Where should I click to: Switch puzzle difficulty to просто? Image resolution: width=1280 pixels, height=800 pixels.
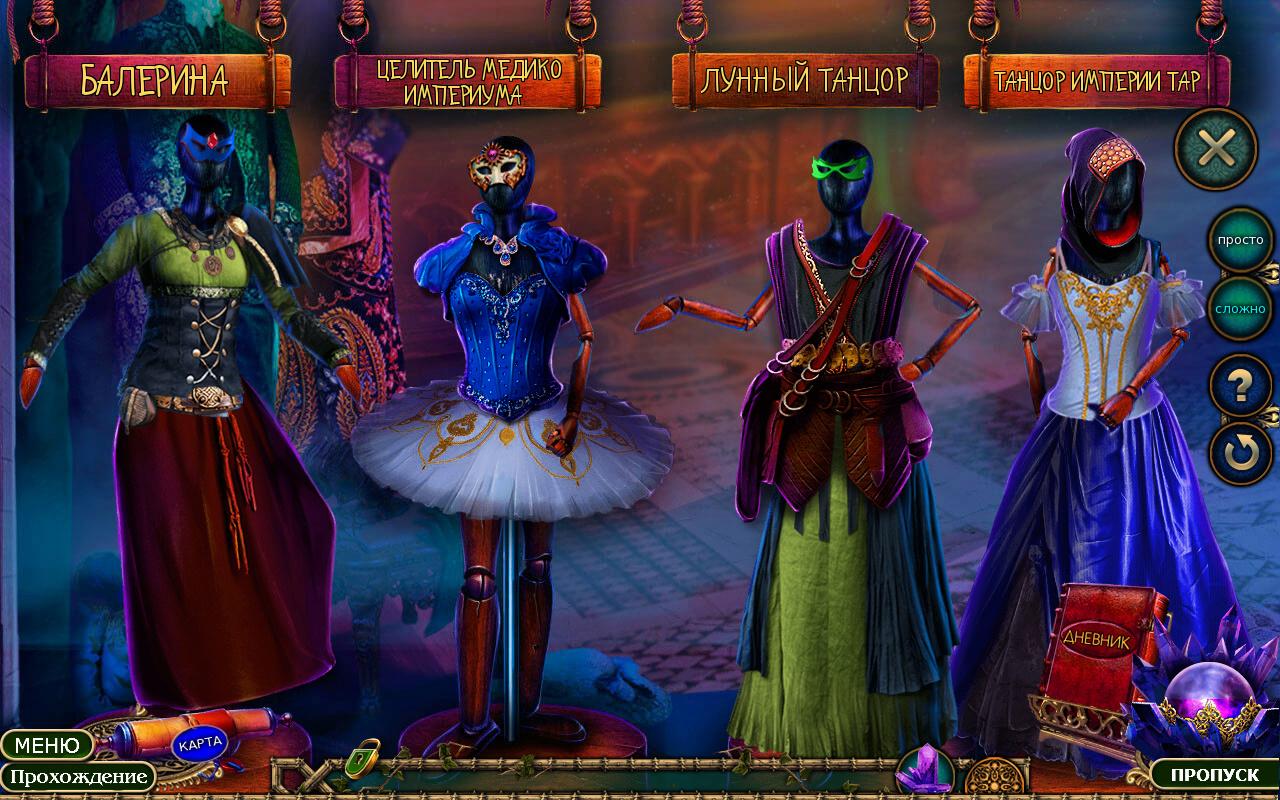tap(1240, 240)
